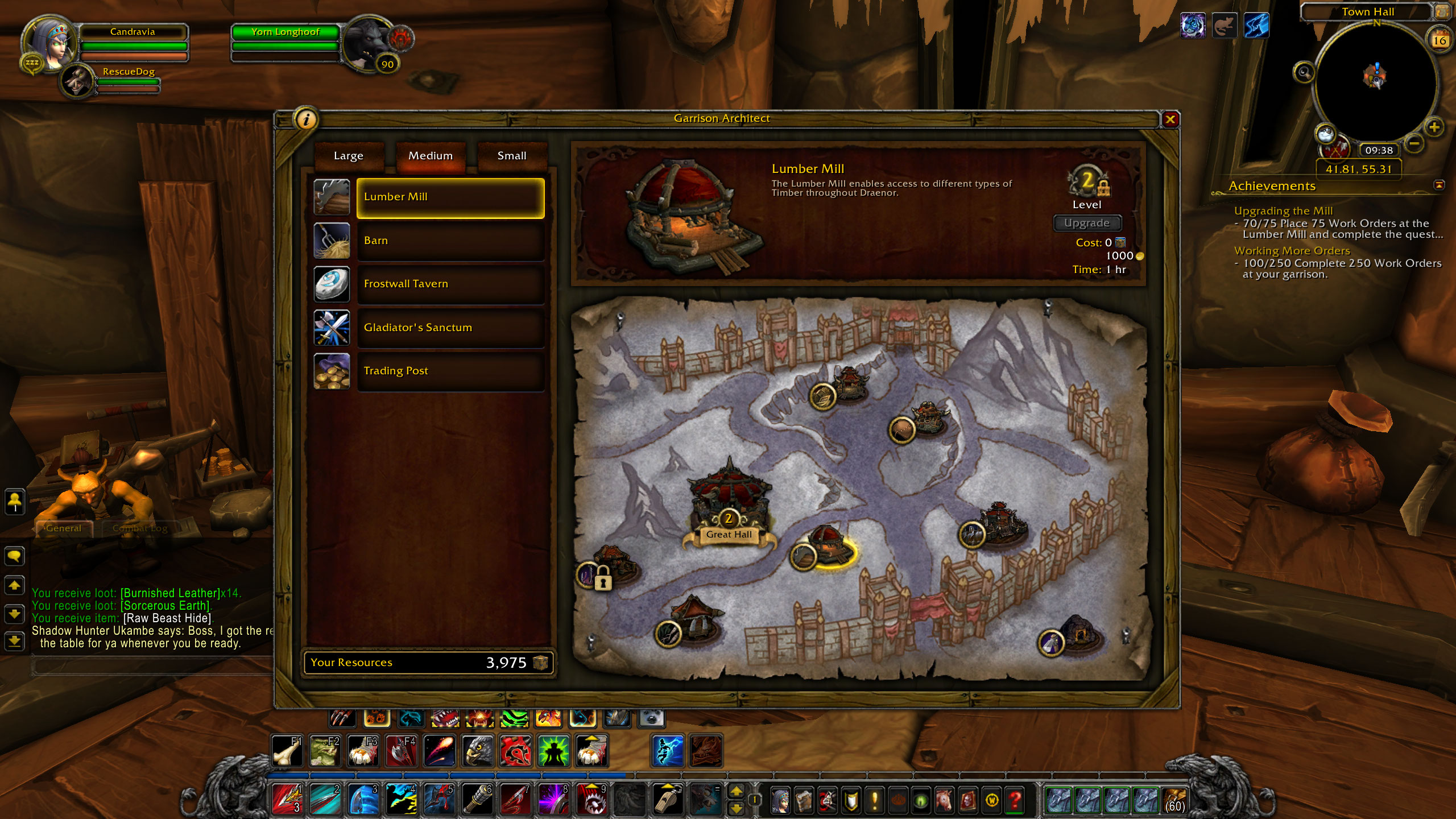The height and width of the screenshot is (819, 1456).
Task: Select the Yorn Longhoof target frame
Action: pyautogui.click(x=286, y=32)
